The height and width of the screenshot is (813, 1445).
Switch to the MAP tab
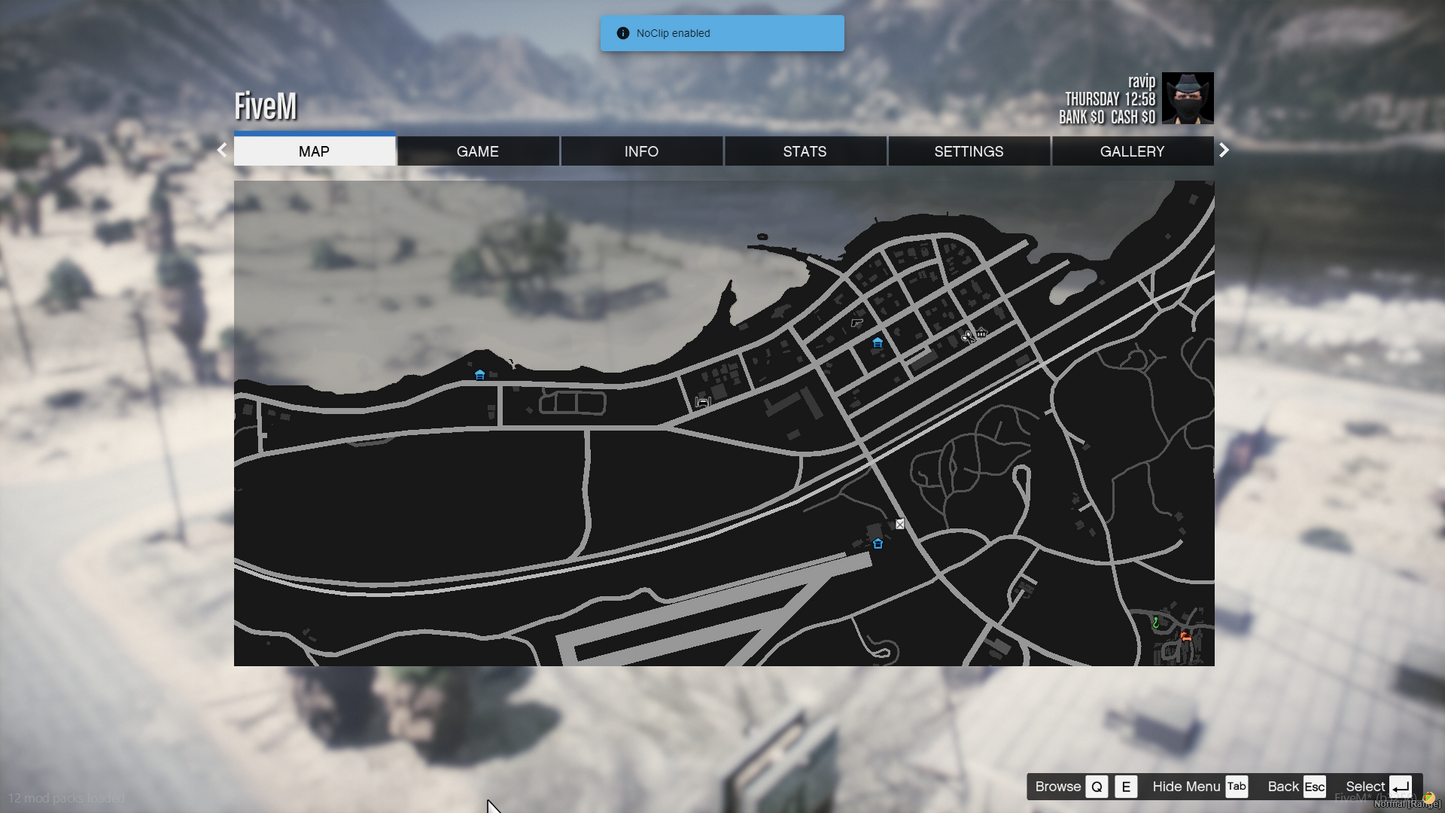tap(314, 151)
